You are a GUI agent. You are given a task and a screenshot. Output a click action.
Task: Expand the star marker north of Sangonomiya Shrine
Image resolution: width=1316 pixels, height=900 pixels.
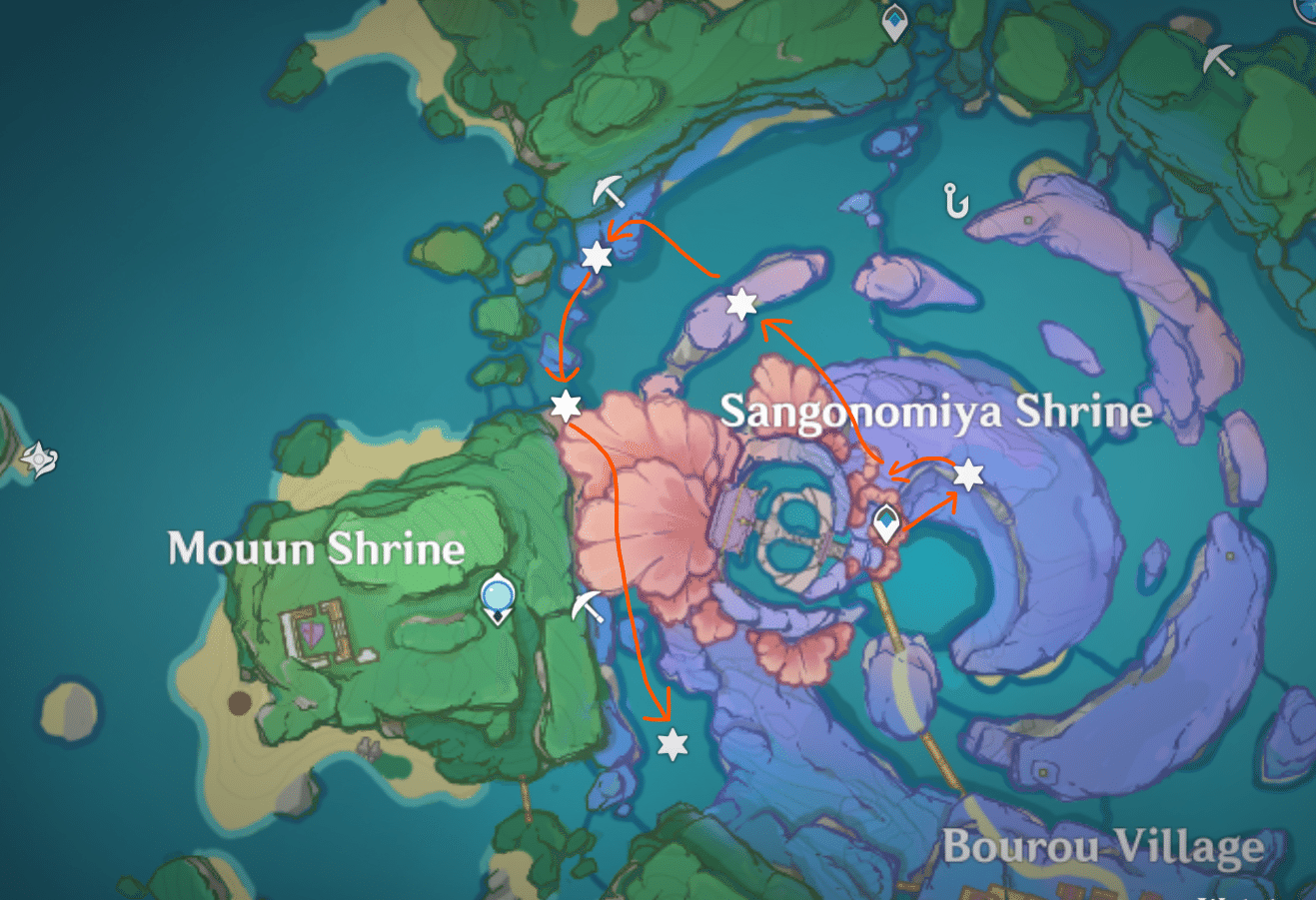740,305
